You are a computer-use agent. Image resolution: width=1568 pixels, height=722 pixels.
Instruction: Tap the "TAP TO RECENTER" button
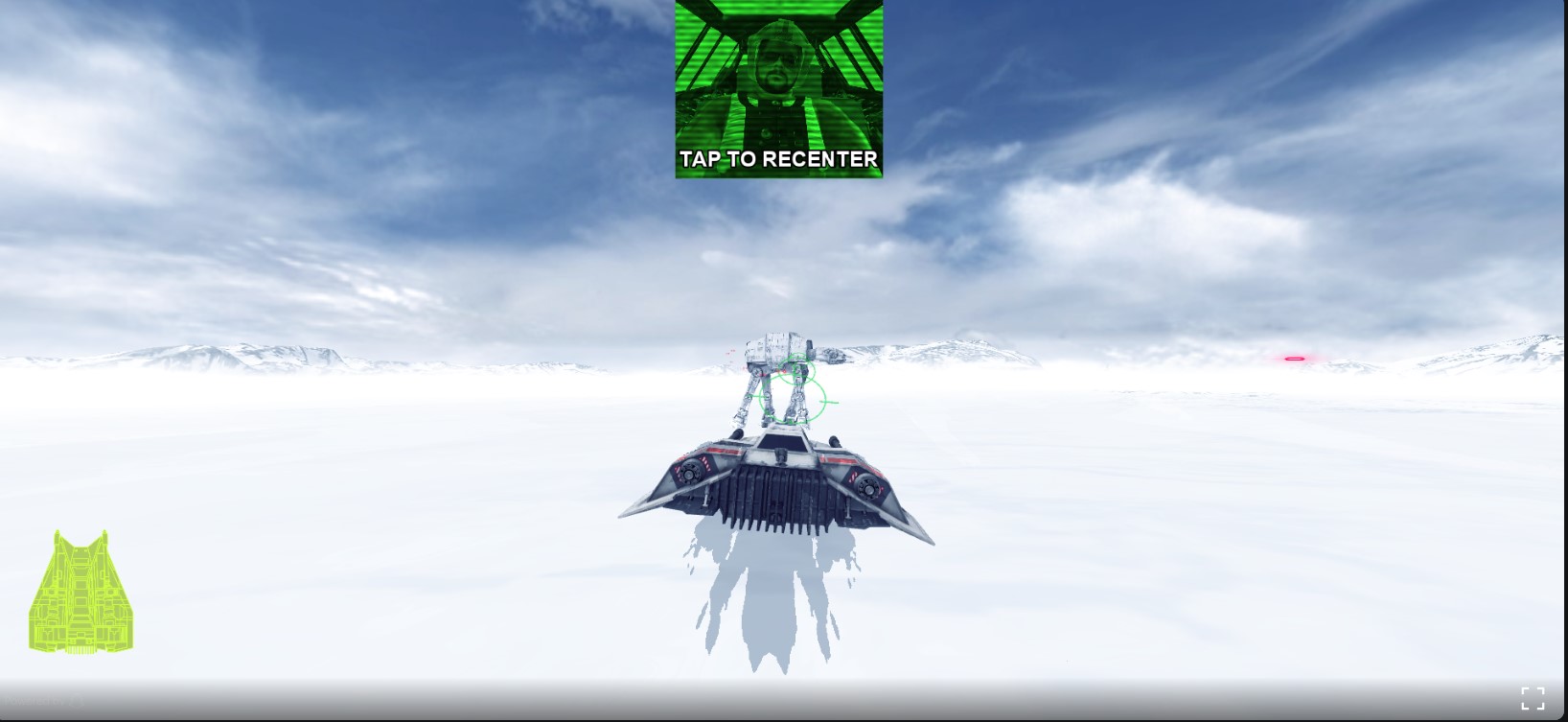click(778, 160)
